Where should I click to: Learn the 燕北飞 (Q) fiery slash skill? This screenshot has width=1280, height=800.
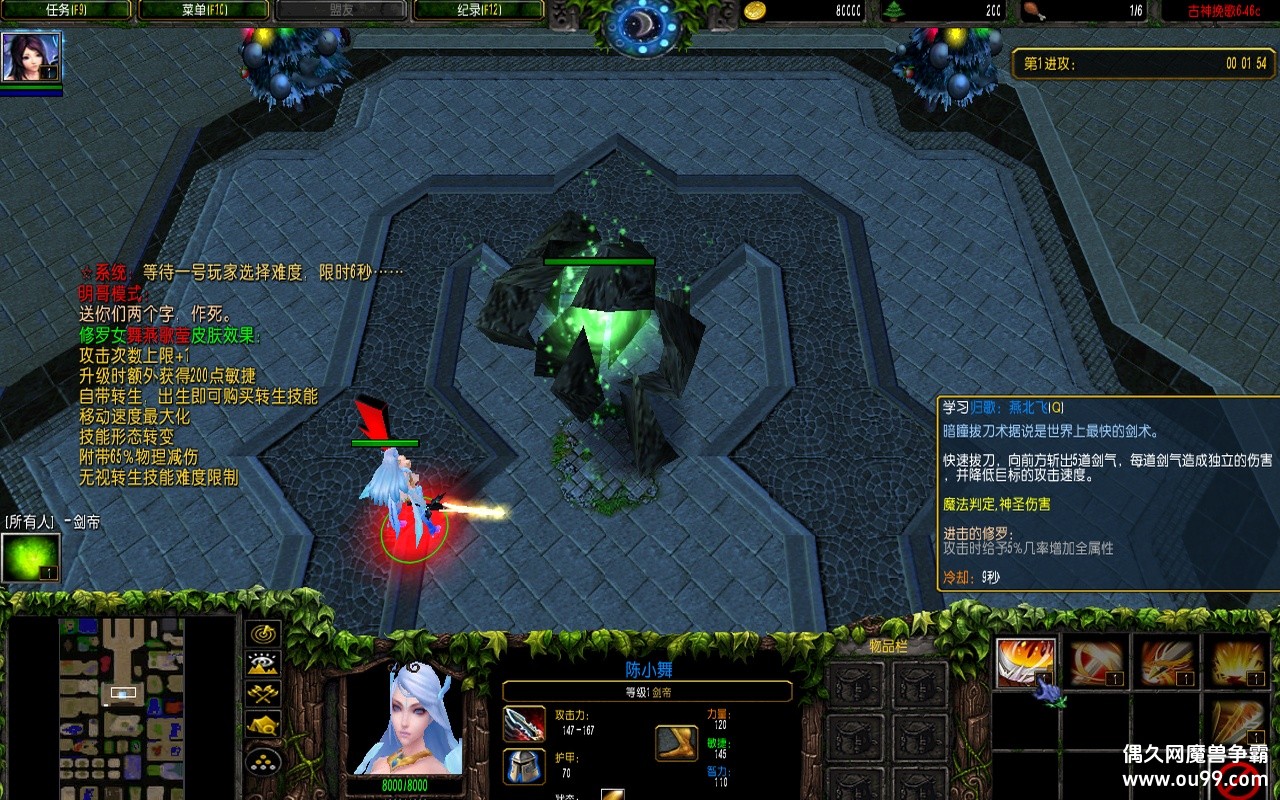1025,663
